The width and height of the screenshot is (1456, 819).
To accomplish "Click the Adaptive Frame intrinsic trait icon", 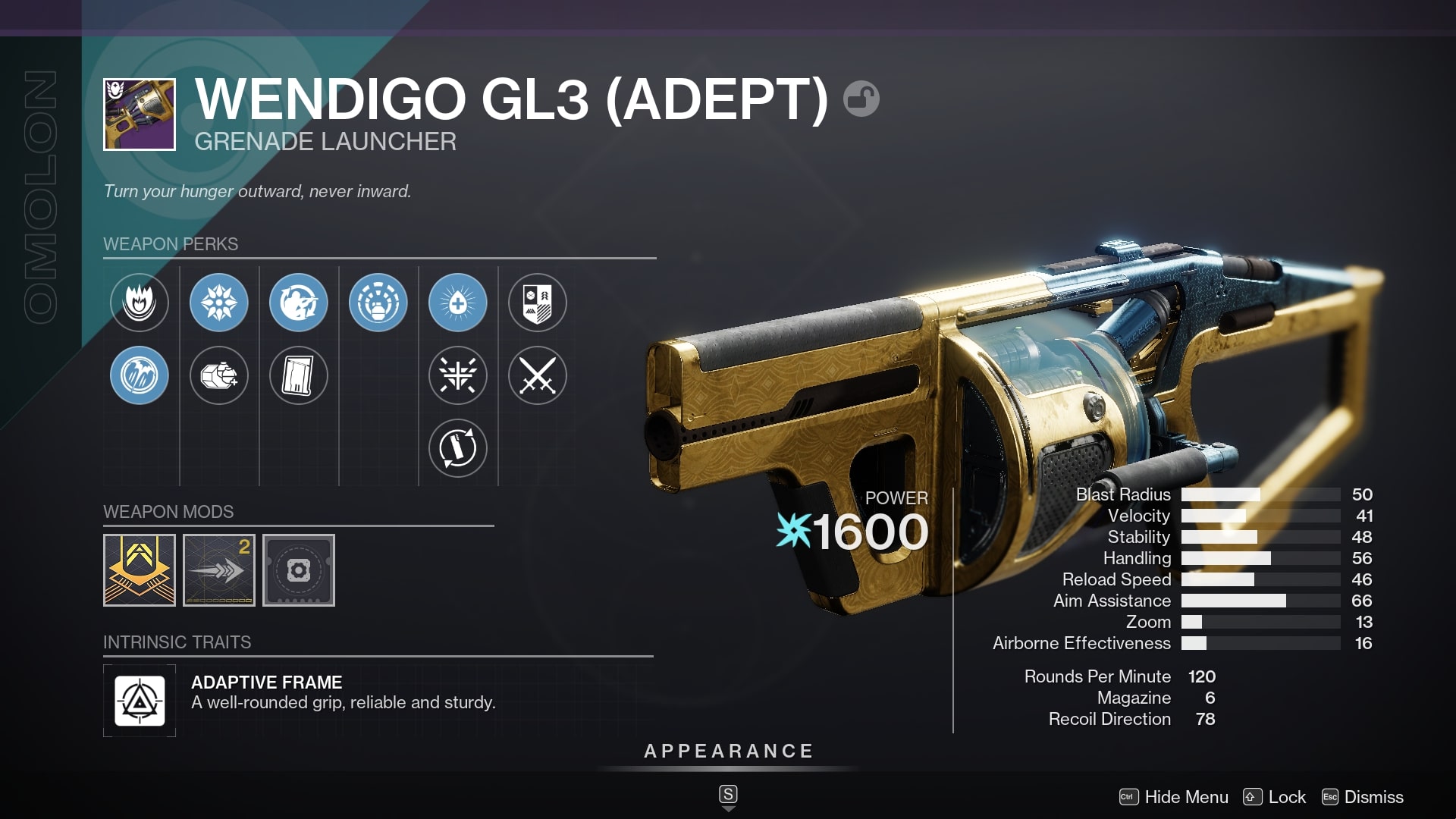I will [140, 699].
